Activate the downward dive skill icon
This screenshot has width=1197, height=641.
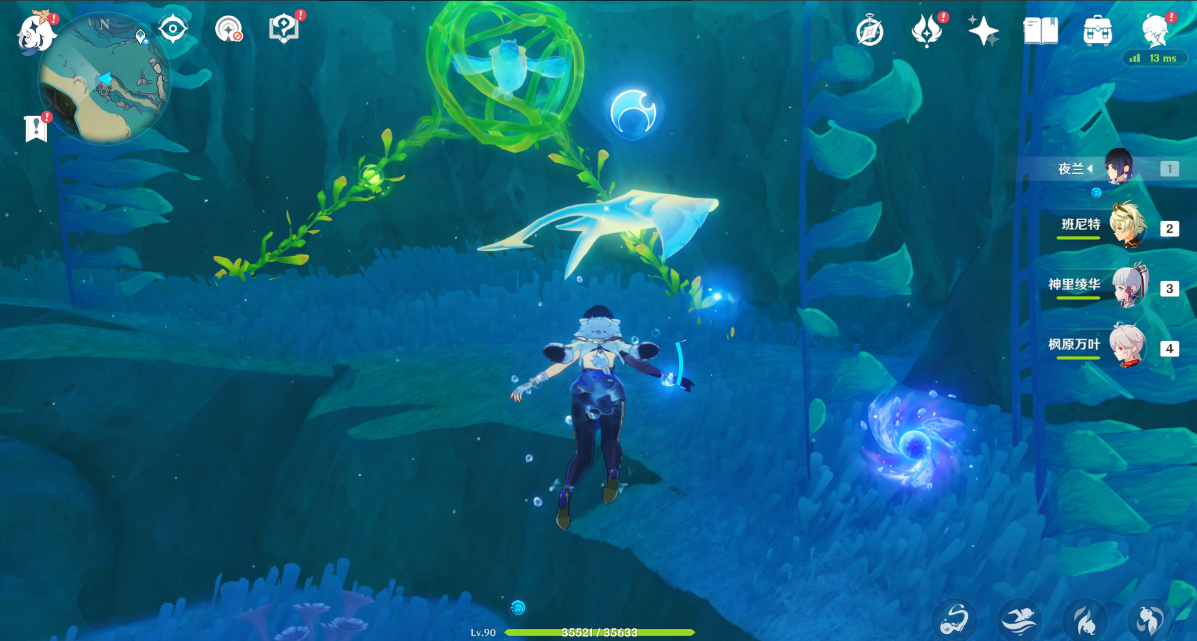pos(1084,620)
